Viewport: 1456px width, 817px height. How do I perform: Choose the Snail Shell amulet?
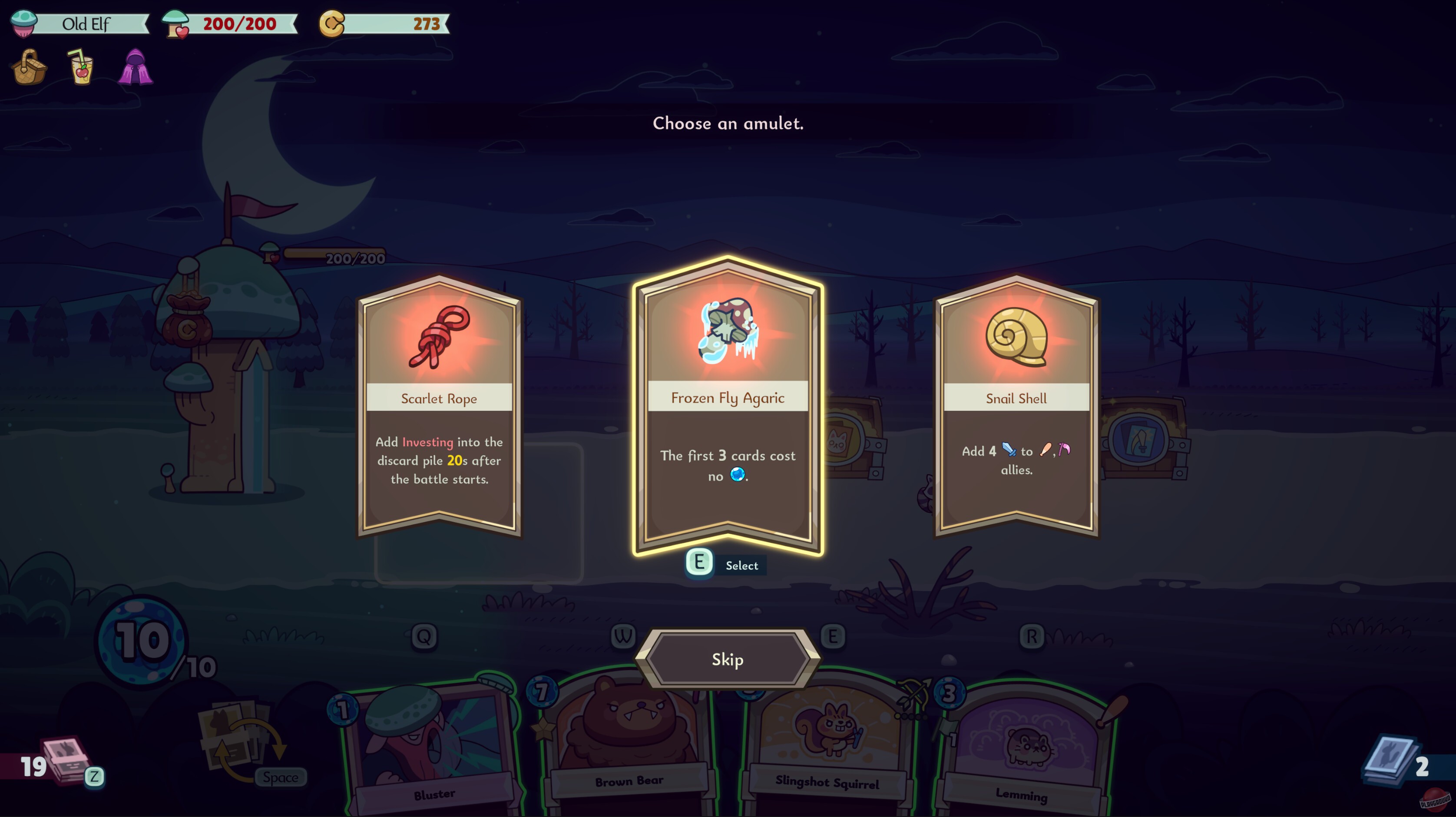(1016, 407)
